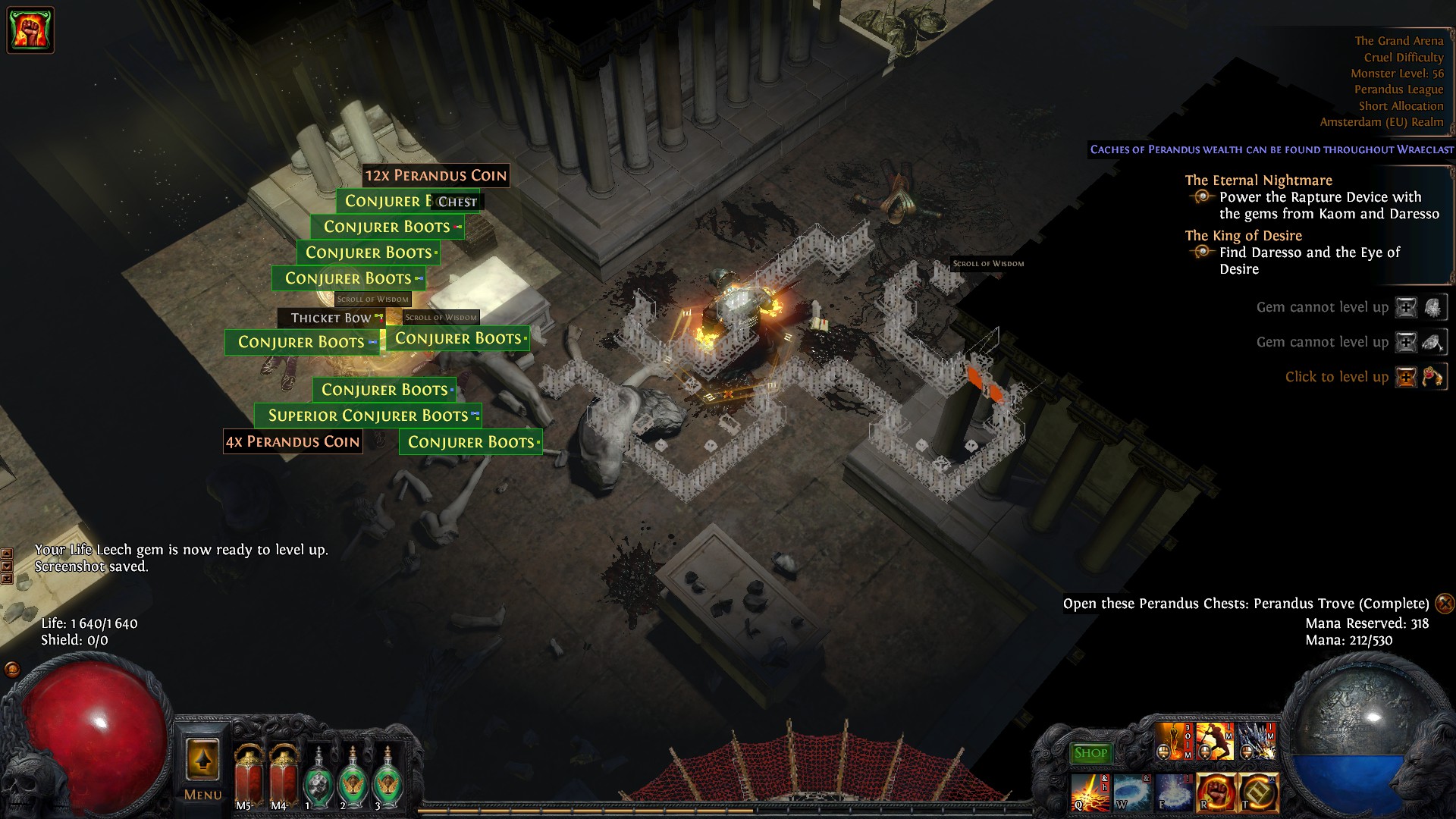The width and height of the screenshot is (1456, 819).
Task: Select the golden rune aura skill on T
Action: click(x=1258, y=792)
